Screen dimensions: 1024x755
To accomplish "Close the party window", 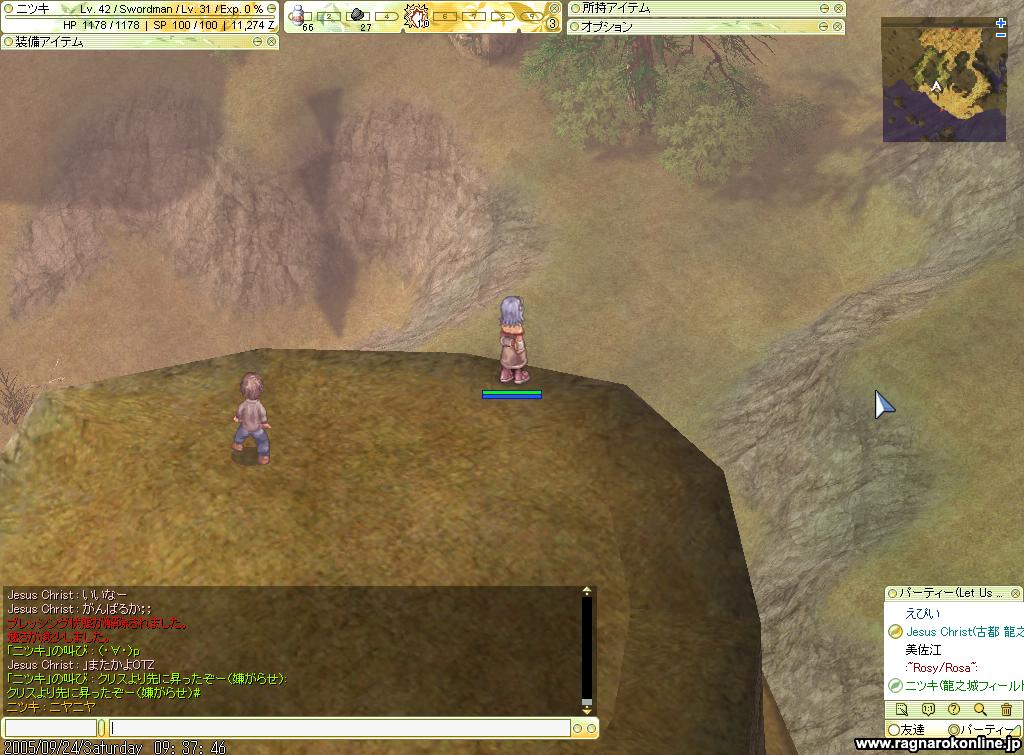I will 1017,593.
